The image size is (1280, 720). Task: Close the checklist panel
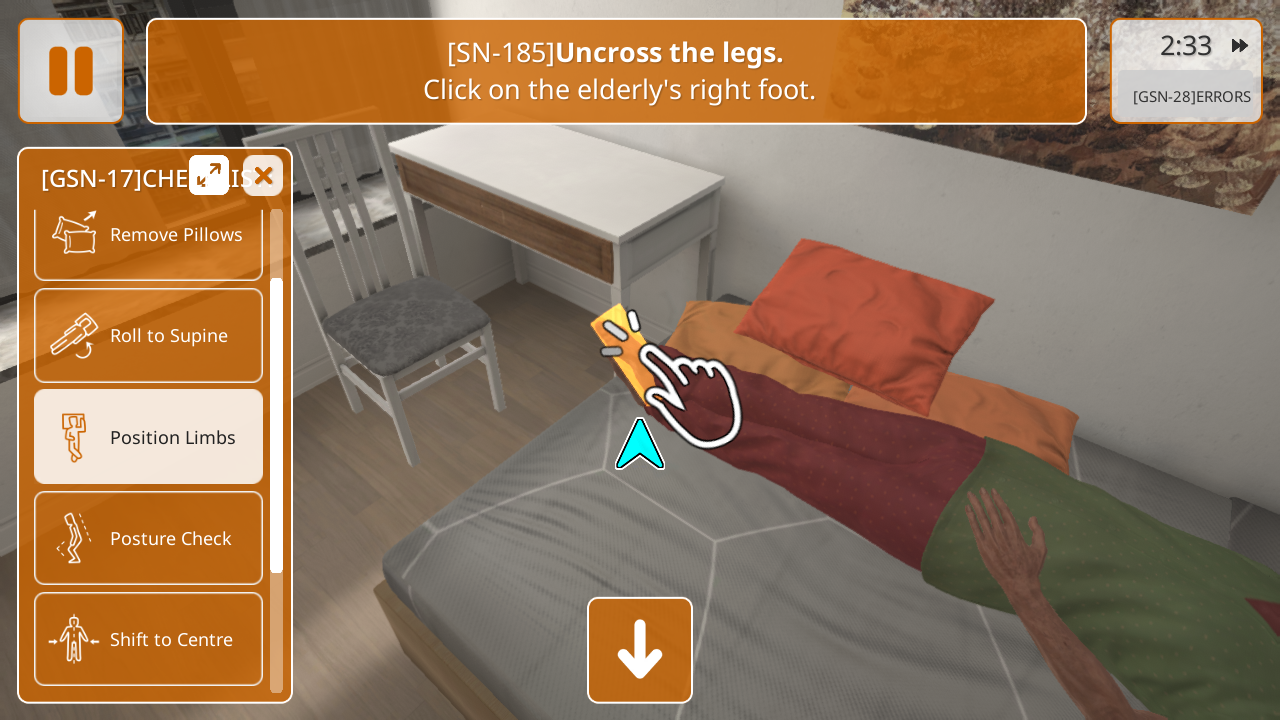click(263, 176)
